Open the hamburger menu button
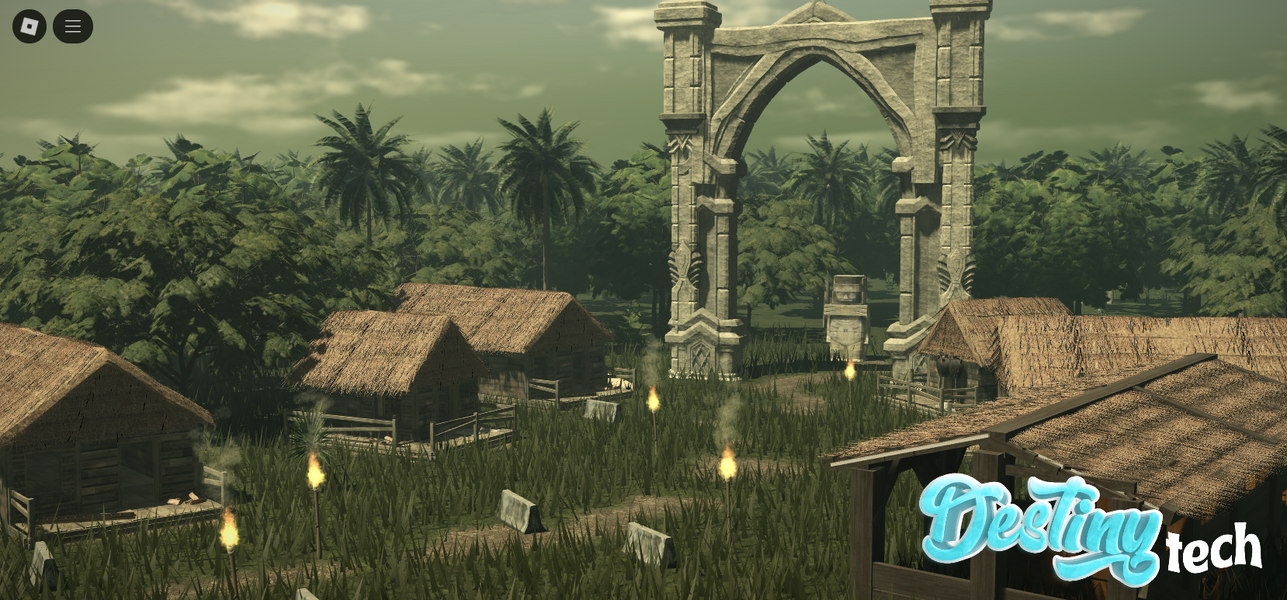The height and width of the screenshot is (600, 1287). point(73,26)
